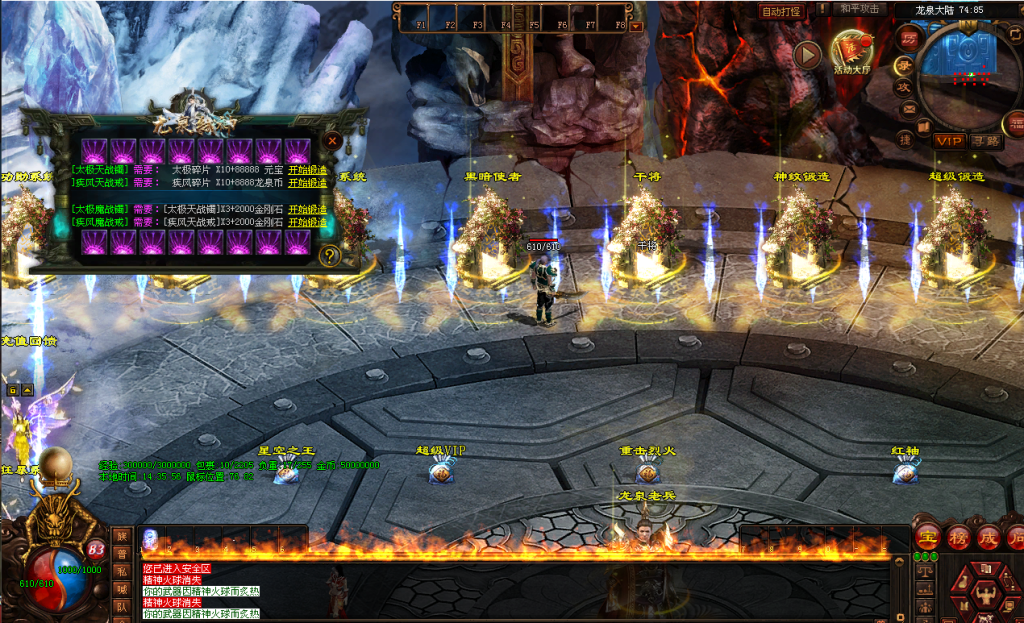Click 开始锻造 for the 疾风魔战戒
Screen dimensions: 1024x623
pyautogui.click(x=307, y=222)
